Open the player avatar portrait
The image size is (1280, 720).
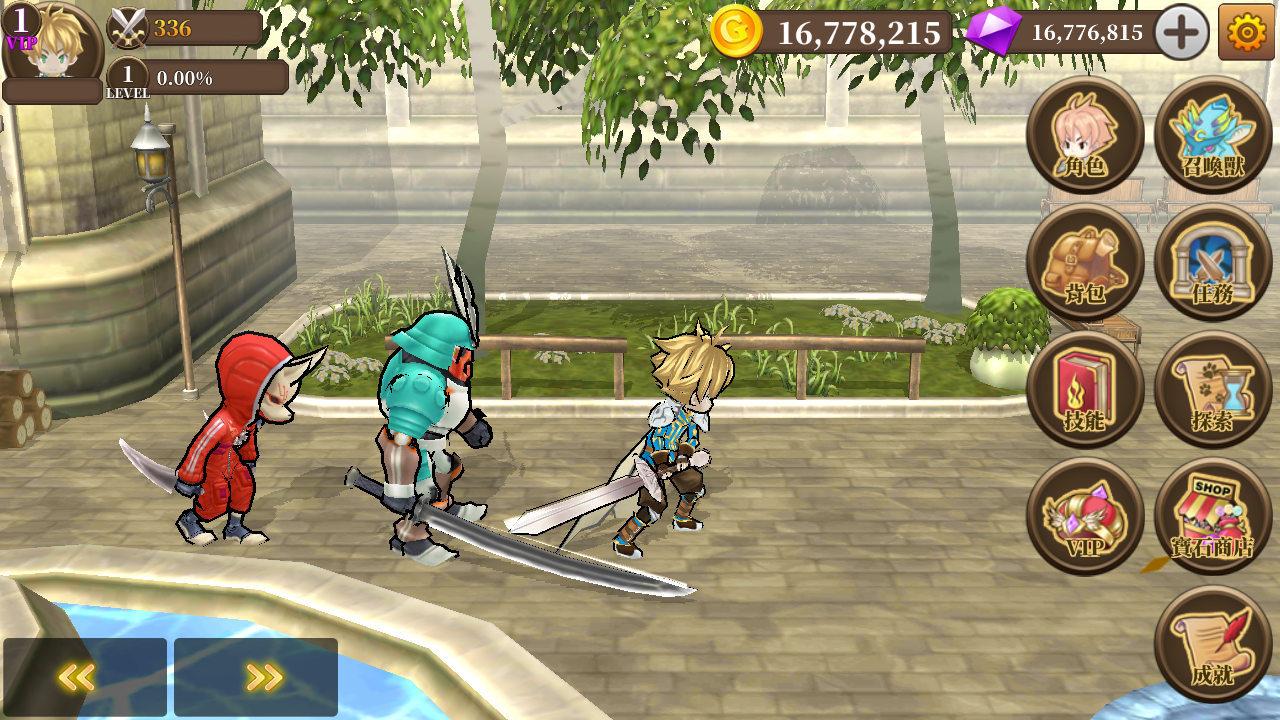point(53,43)
